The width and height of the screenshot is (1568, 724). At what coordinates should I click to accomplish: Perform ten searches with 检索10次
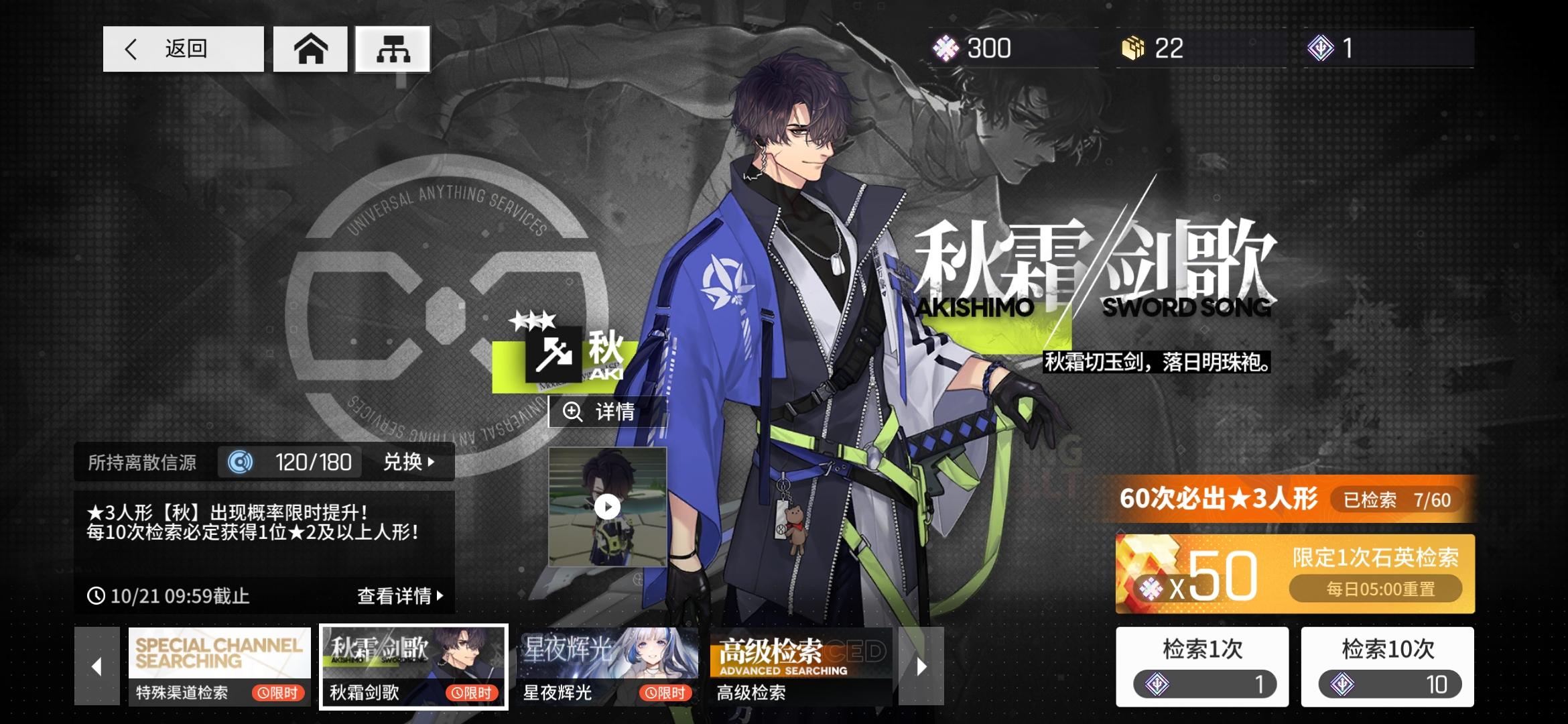(1387, 666)
